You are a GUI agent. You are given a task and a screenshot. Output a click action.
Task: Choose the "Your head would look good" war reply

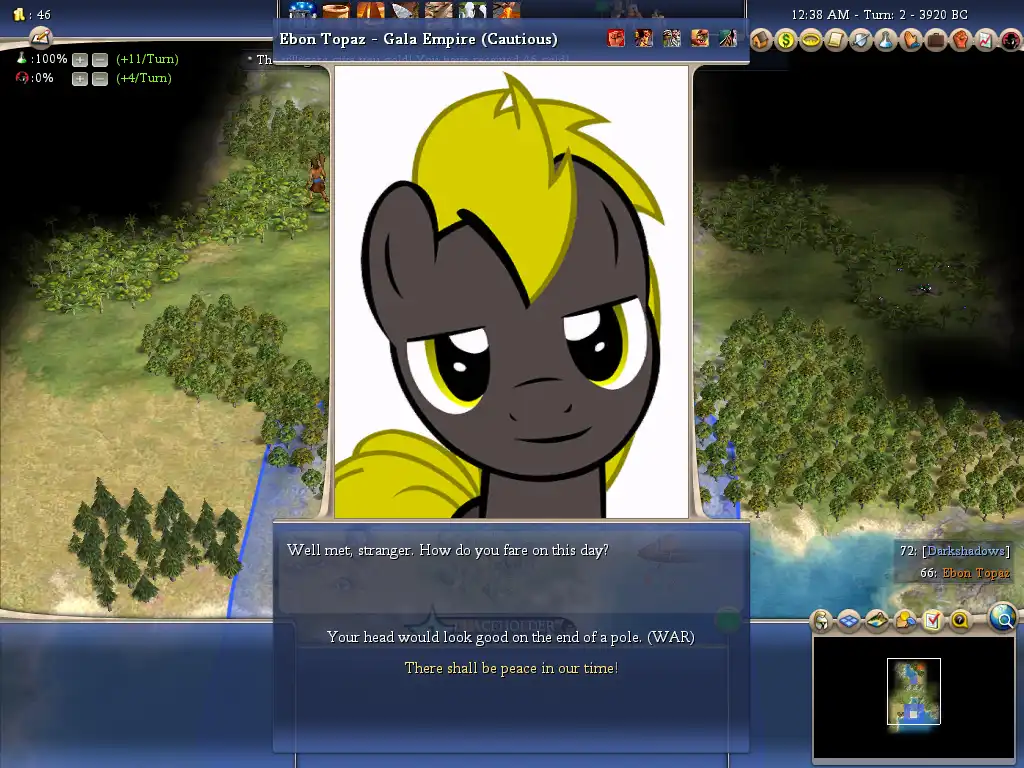[510, 637]
